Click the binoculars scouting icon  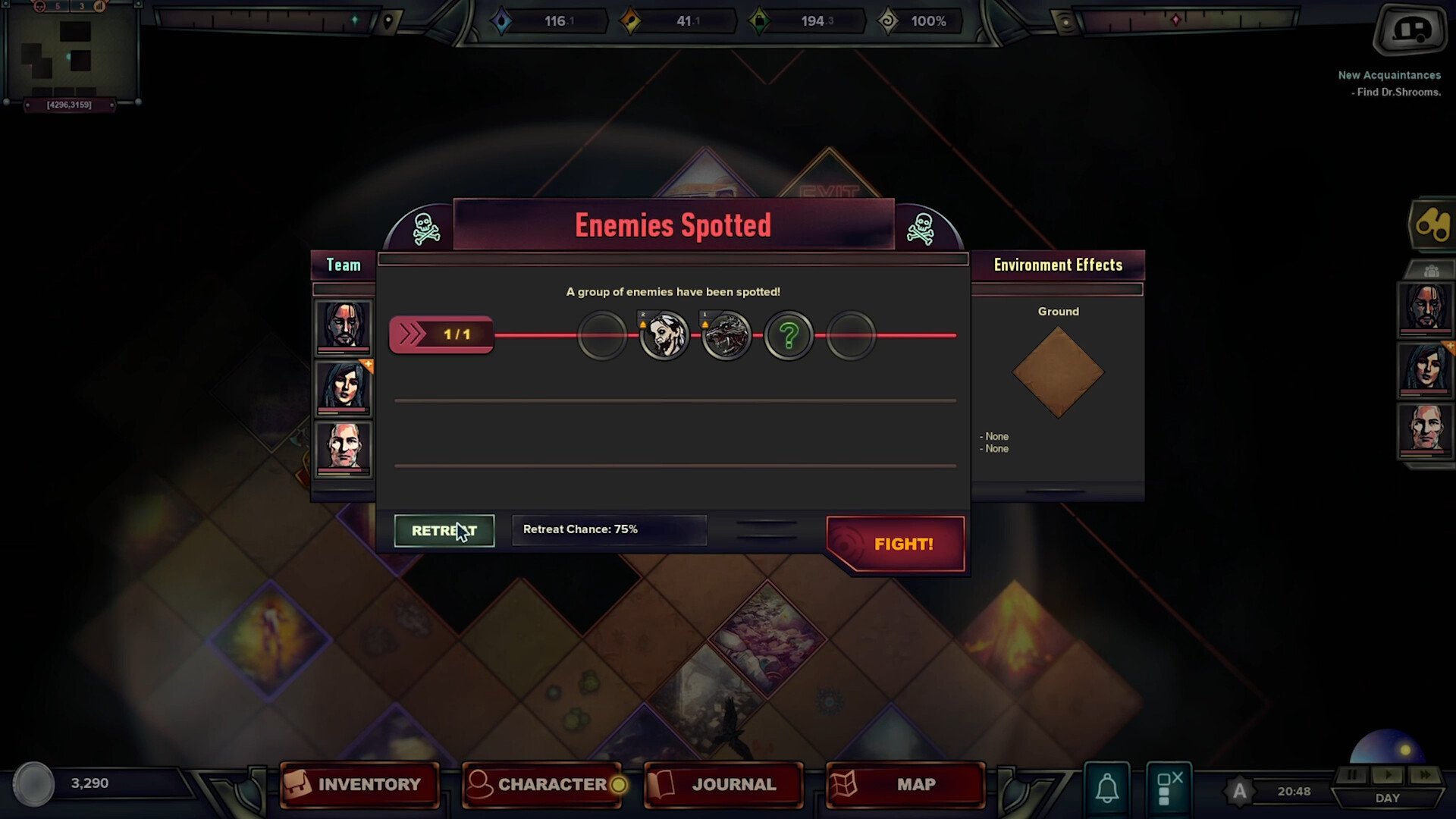click(x=1432, y=224)
